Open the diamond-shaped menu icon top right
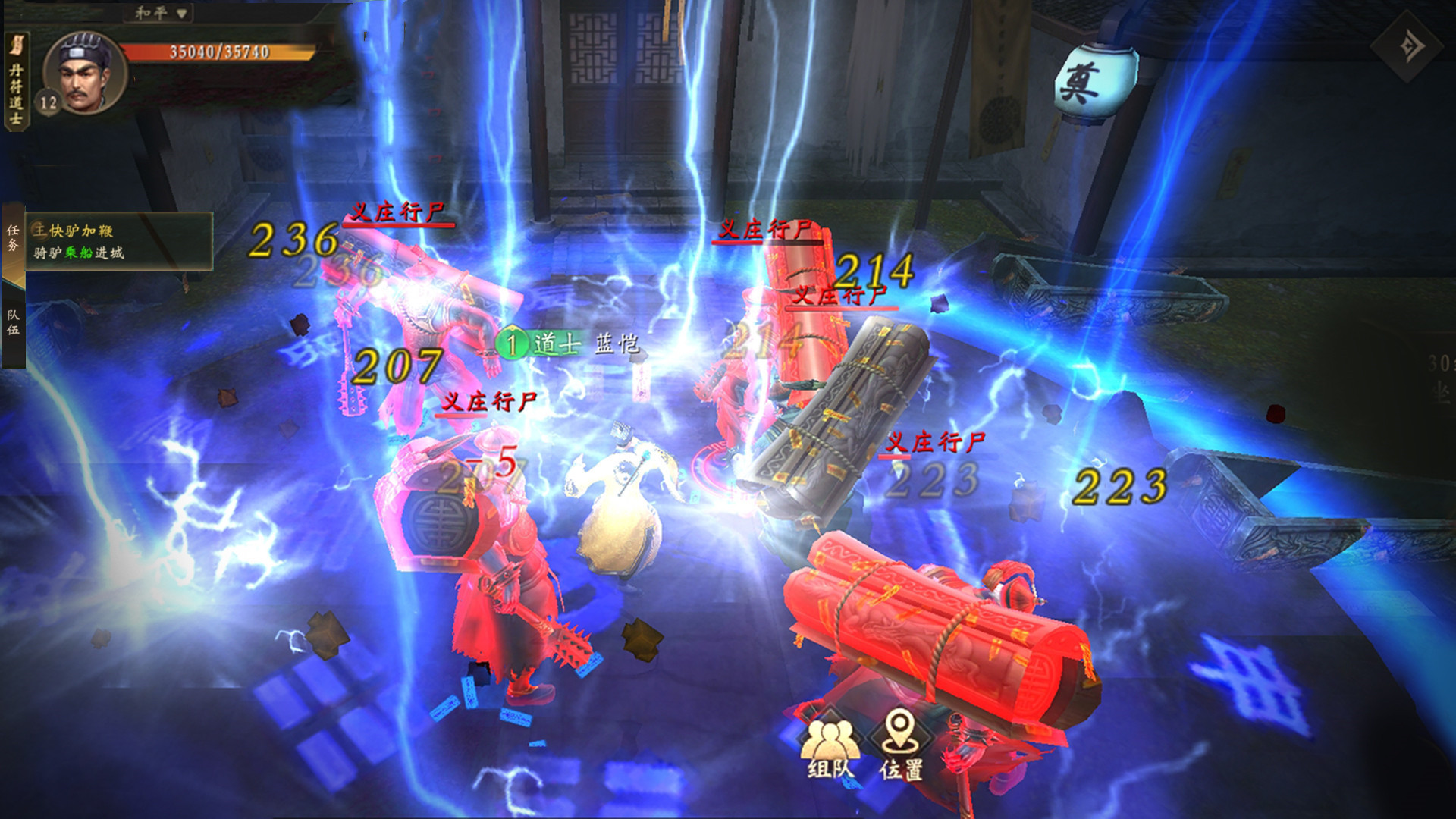The width and height of the screenshot is (1456, 819). 1408,47
